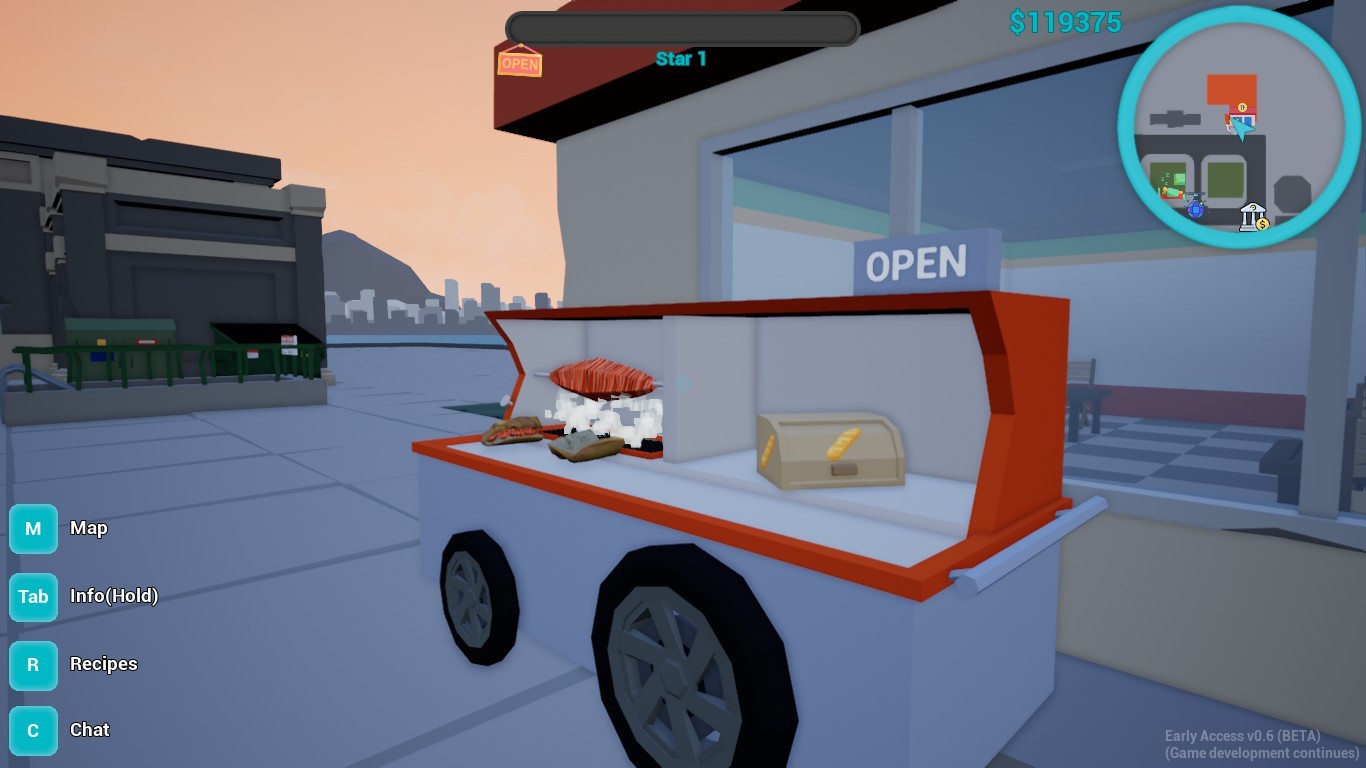Open the Map screen
This screenshot has height=768, width=1366.
coord(89,528)
